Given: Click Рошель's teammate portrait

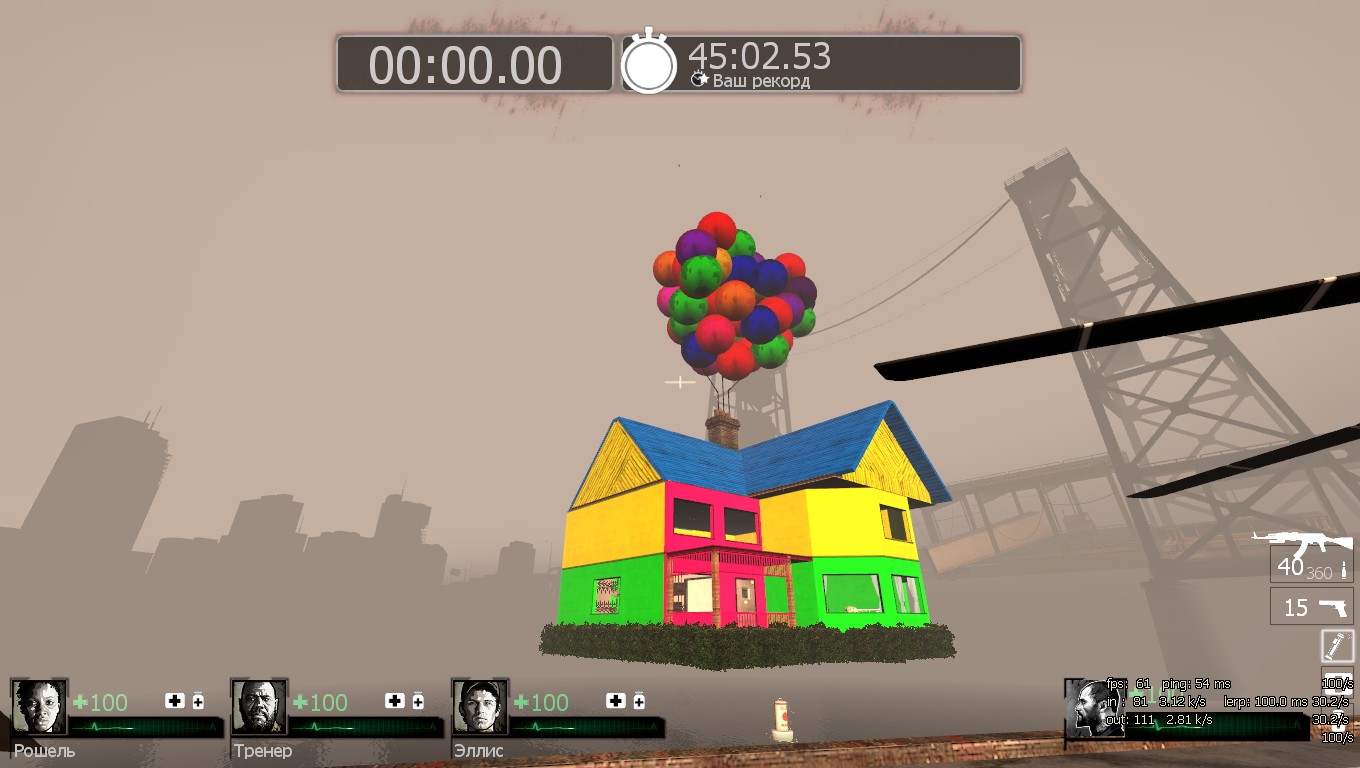Looking at the screenshot, I should tap(39, 707).
